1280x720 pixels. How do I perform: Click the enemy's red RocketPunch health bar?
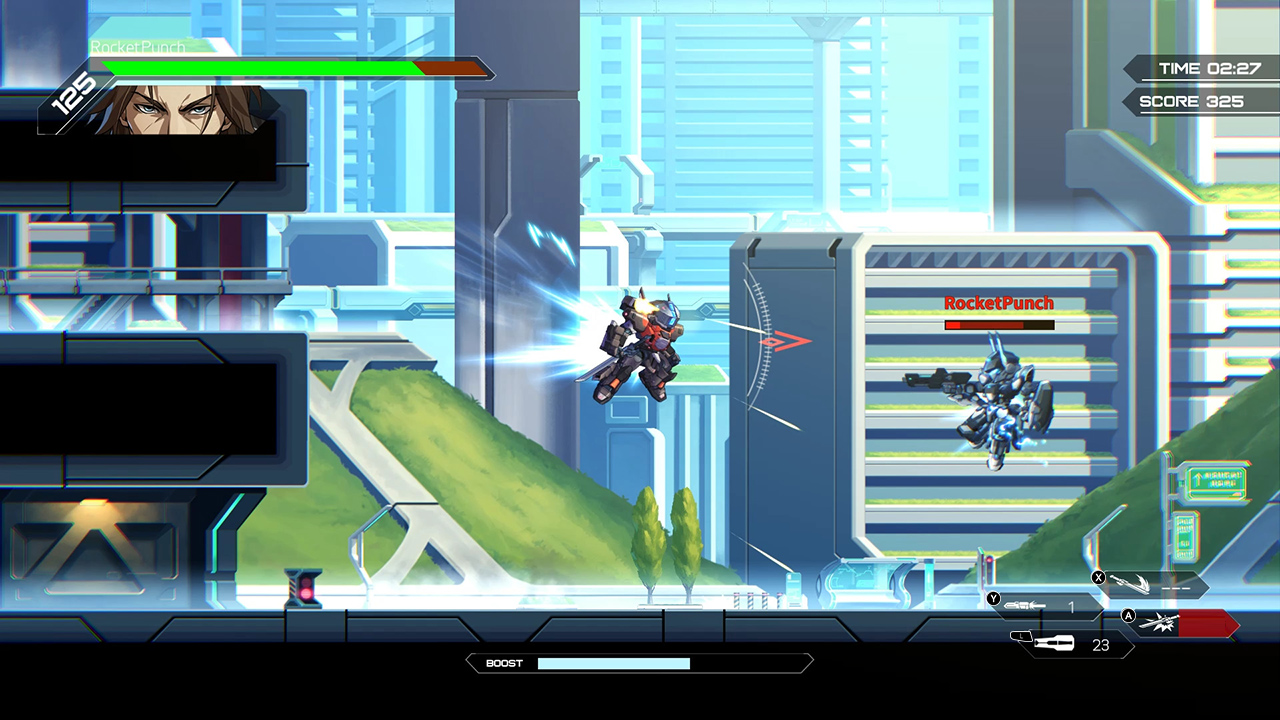[997, 325]
